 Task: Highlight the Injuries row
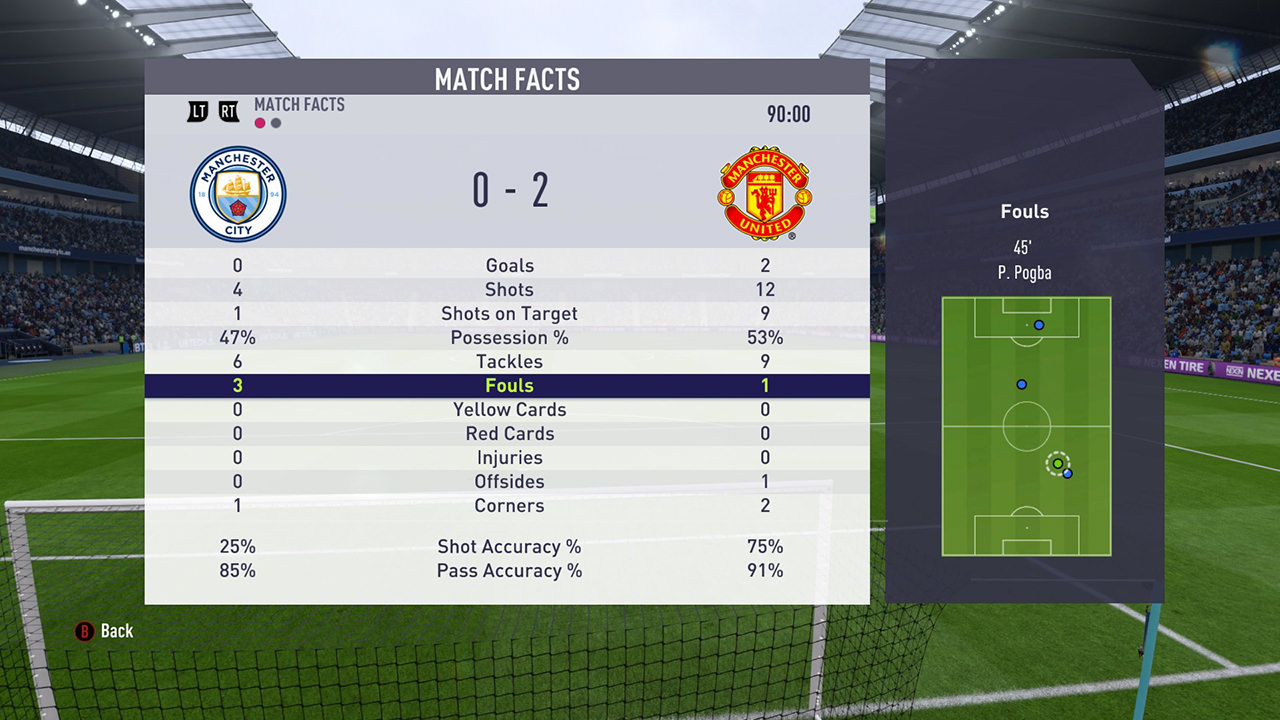509,458
